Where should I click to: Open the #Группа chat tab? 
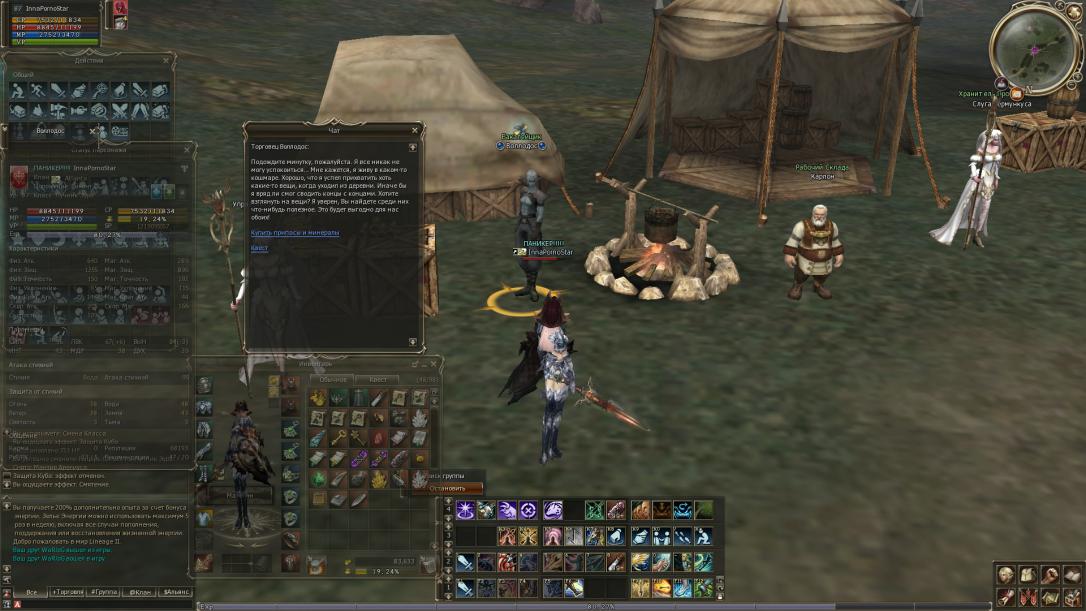(x=104, y=592)
